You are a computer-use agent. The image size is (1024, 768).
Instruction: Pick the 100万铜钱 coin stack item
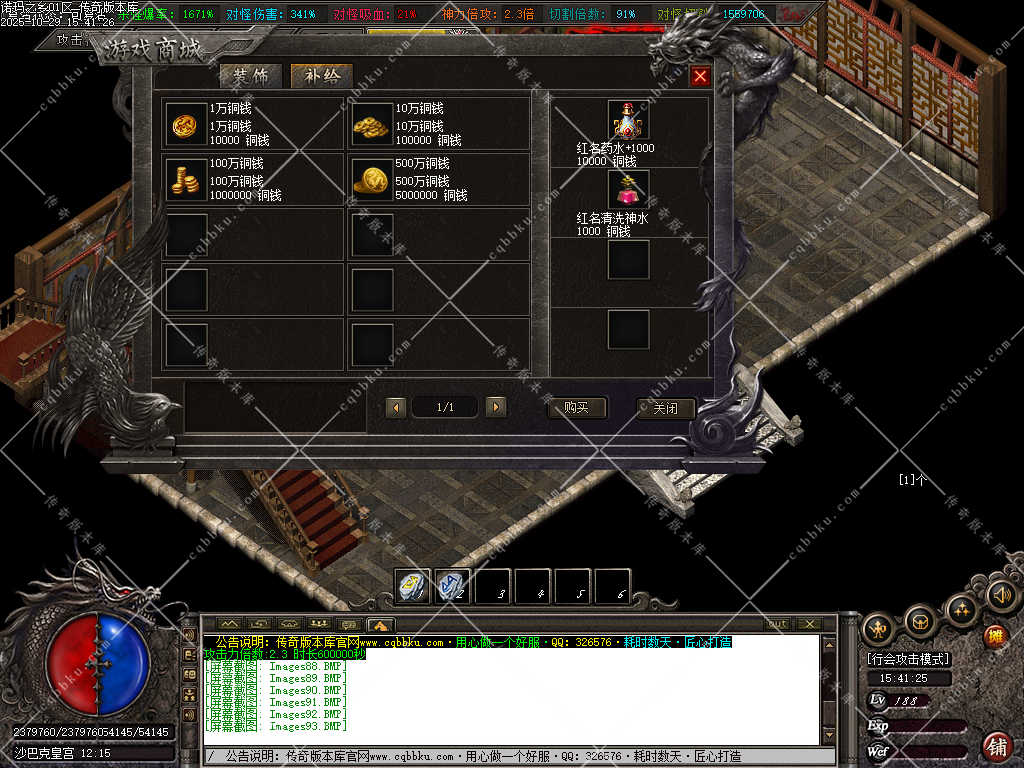pos(181,178)
